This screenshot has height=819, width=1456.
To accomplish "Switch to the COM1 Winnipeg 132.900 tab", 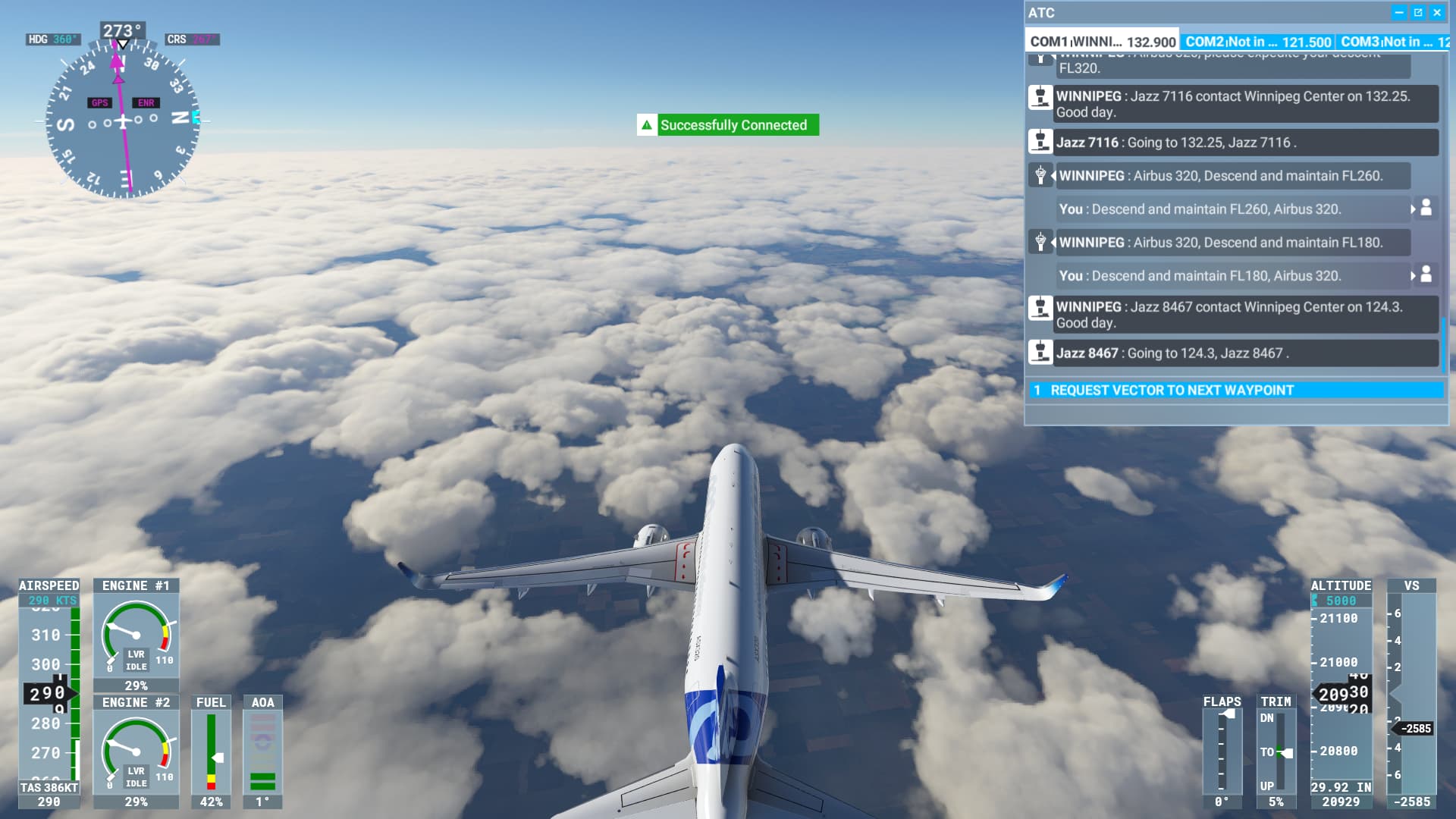I will tap(1102, 42).
